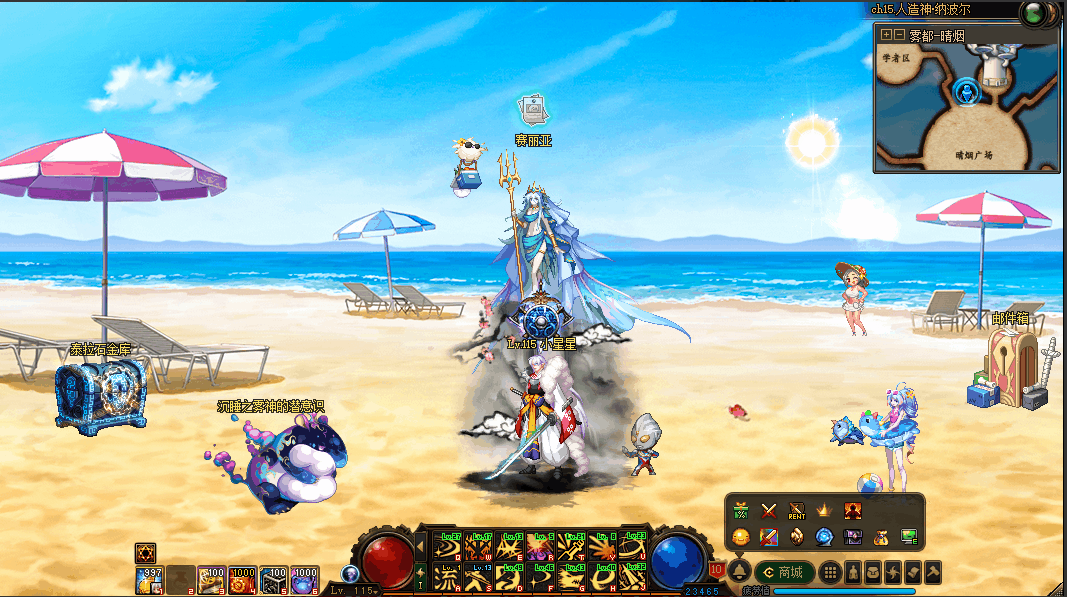Select the RENT sword icon
The height and width of the screenshot is (597, 1067).
(x=797, y=511)
